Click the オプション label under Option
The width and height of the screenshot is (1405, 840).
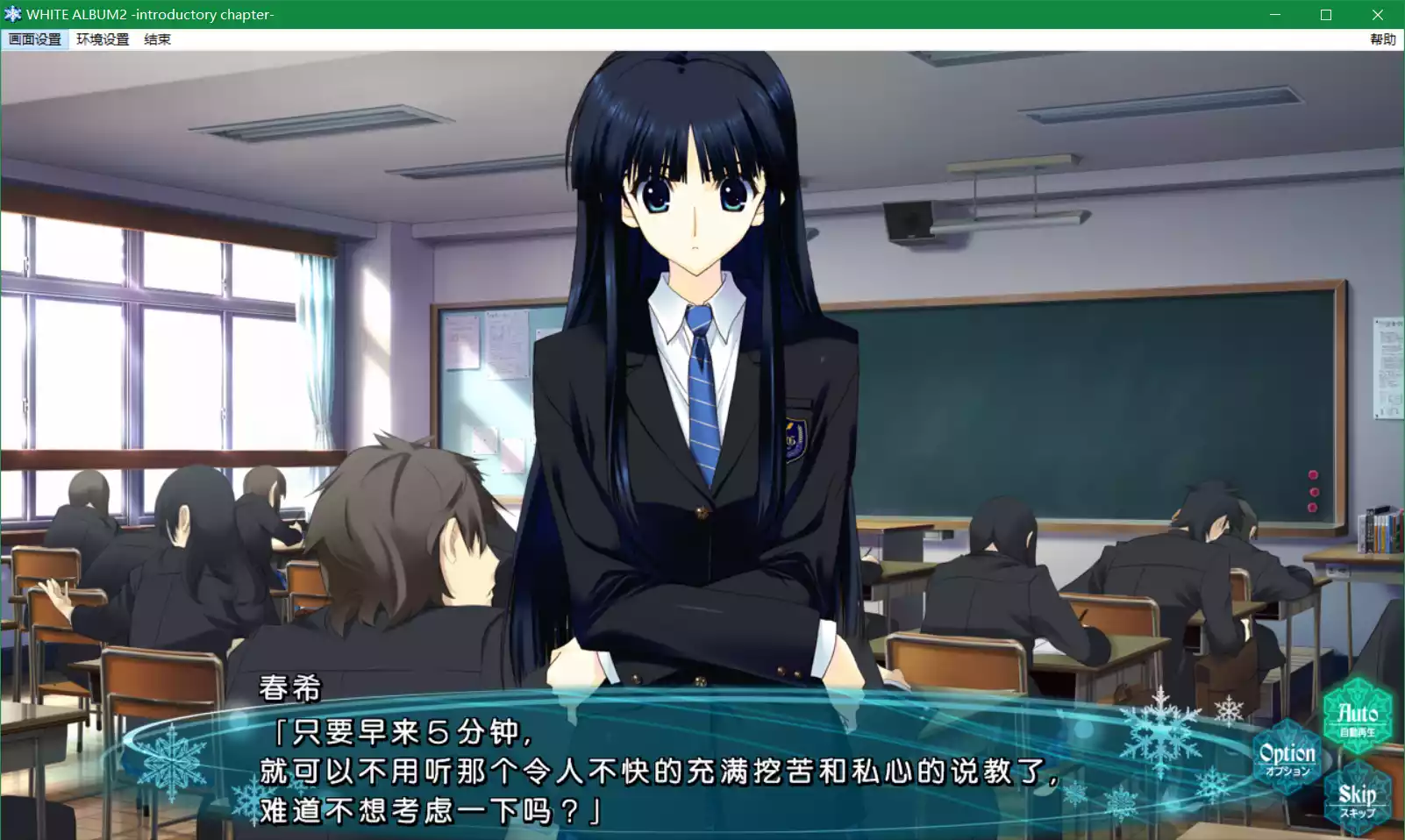pyautogui.click(x=1286, y=771)
